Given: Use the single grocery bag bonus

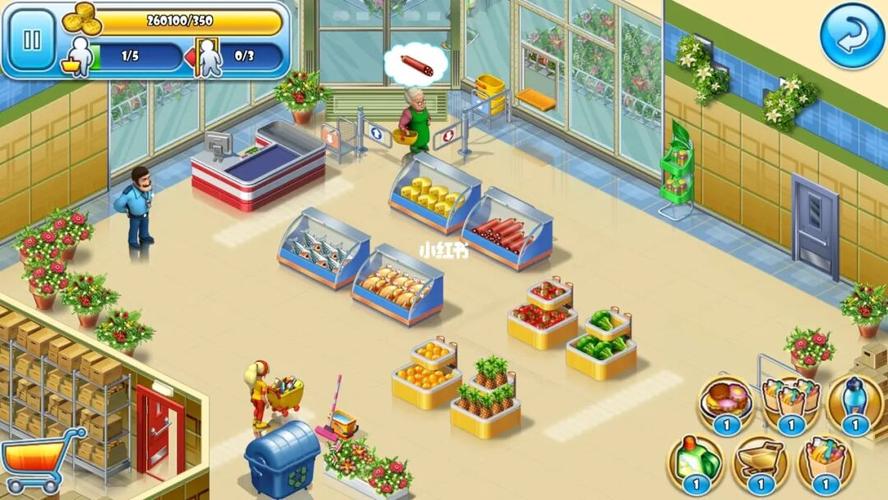Looking at the screenshot, I should click(x=825, y=462).
